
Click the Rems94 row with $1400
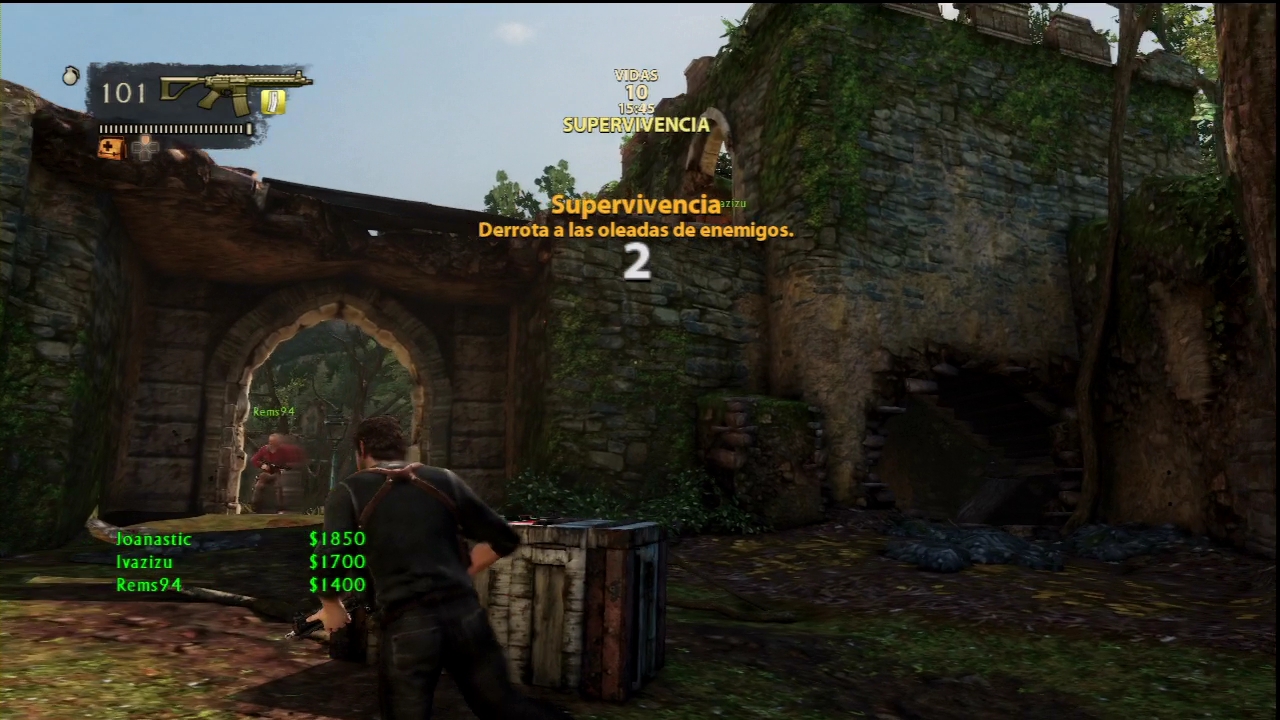tap(240, 585)
